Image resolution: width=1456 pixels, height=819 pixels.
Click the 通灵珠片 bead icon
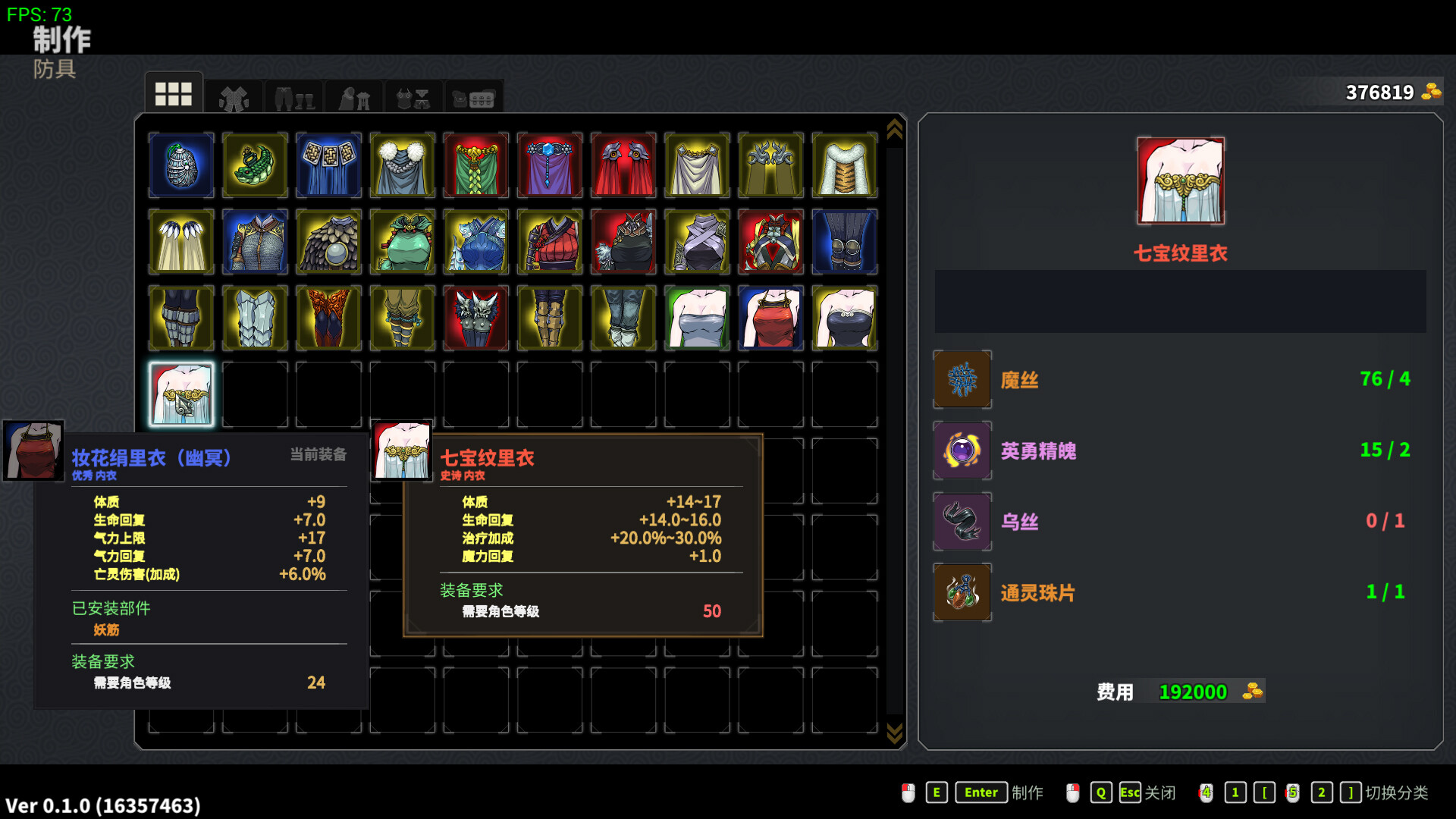[x=962, y=592]
